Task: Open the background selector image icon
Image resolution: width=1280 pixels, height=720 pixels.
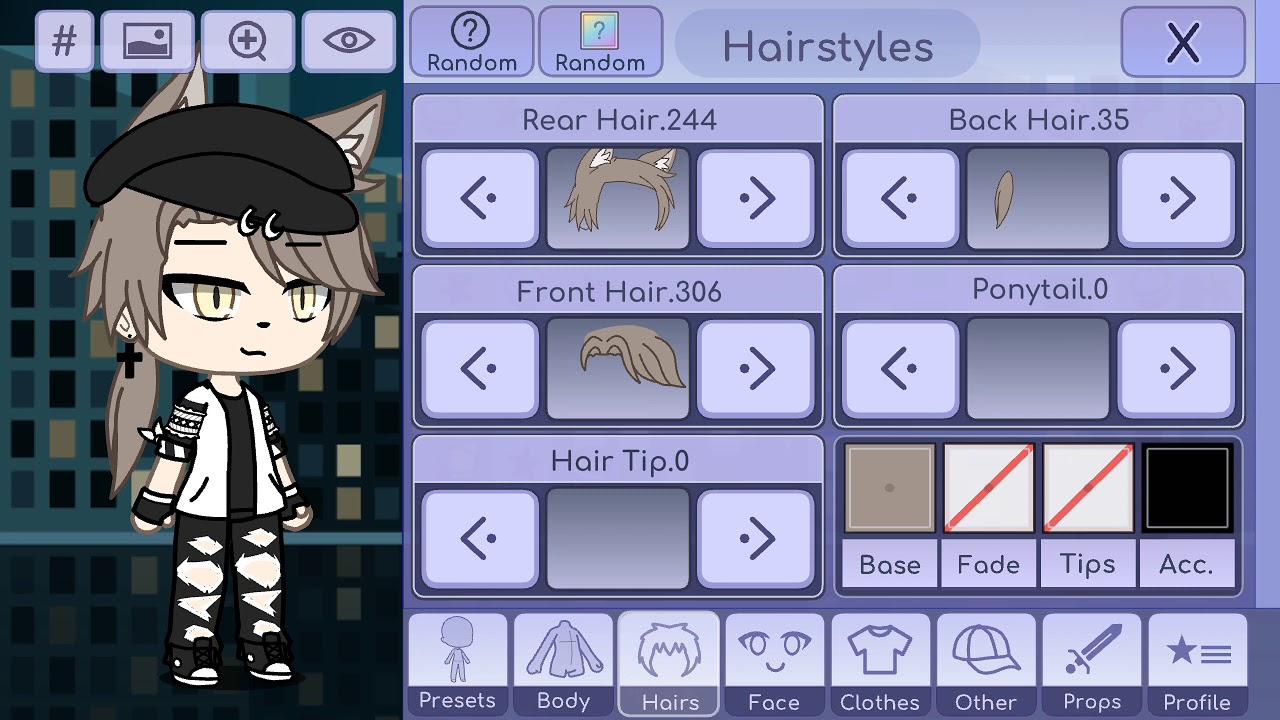Action: click(147, 41)
